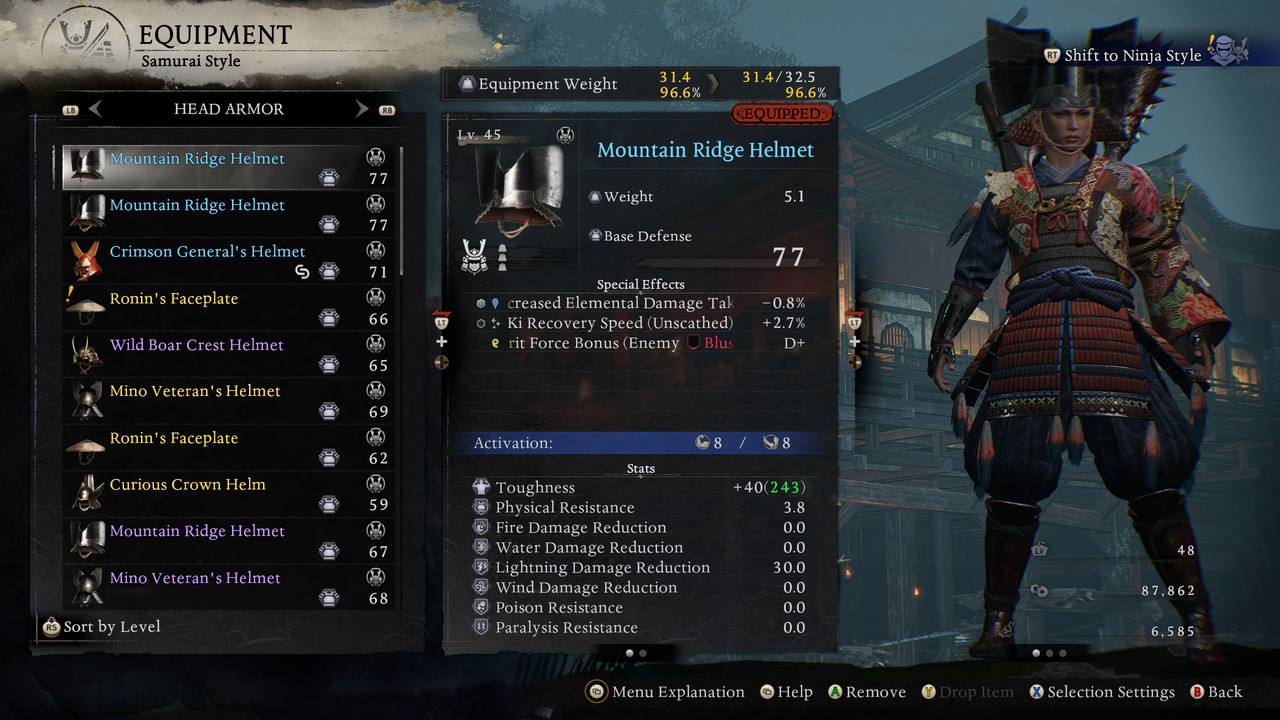Viewport: 1280px width, 720px height.
Task: Select Crimson General's Helmet from the list
Action: [x=207, y=252]
